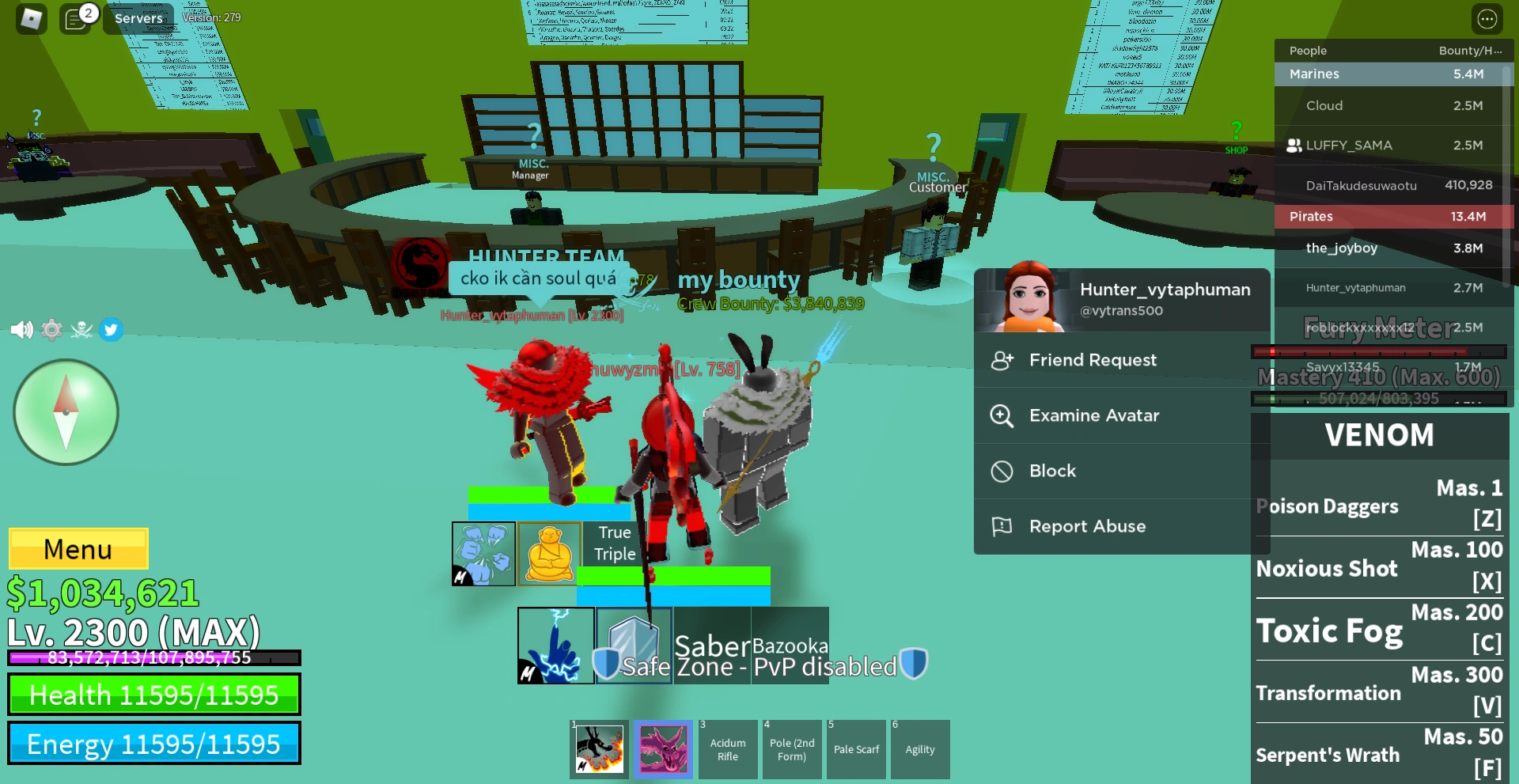Click the green Health bar
Viewport: 1519px width, 784px height.
point(154,695)
